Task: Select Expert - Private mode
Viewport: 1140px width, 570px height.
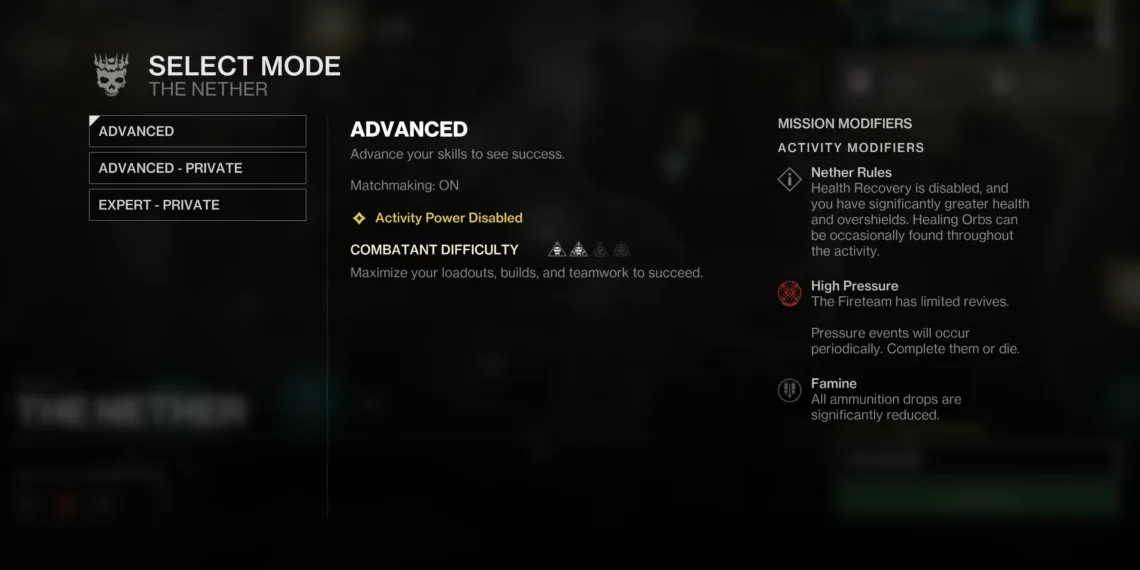Action: pos(197,205)
